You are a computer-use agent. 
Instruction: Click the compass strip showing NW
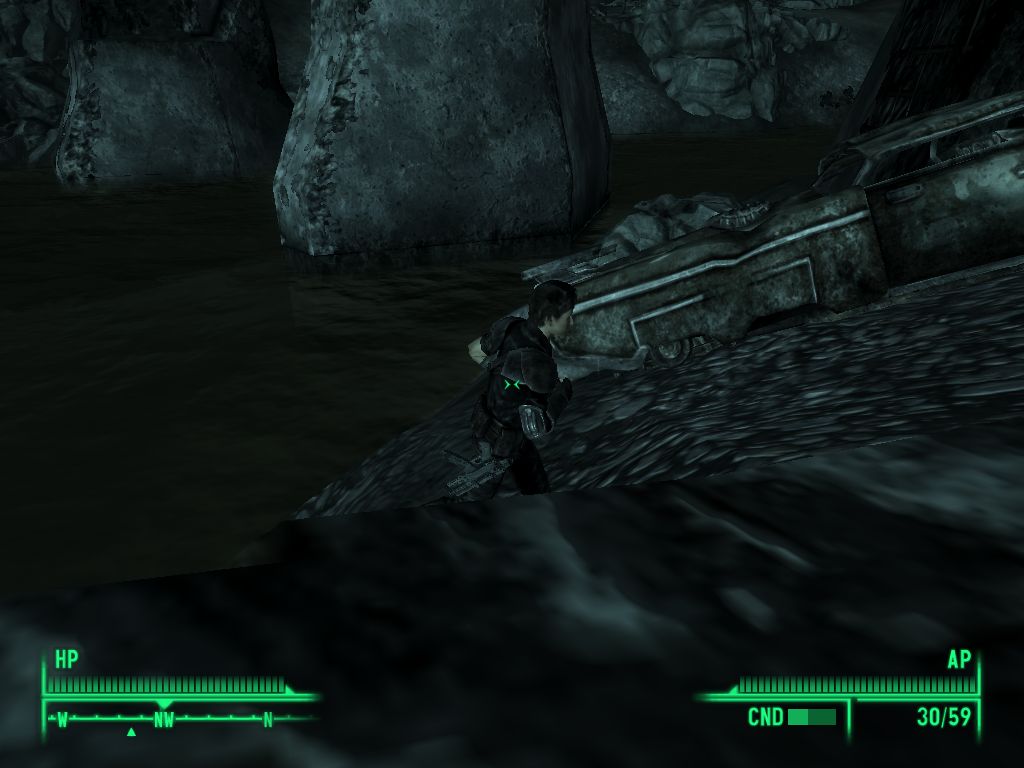166,719
